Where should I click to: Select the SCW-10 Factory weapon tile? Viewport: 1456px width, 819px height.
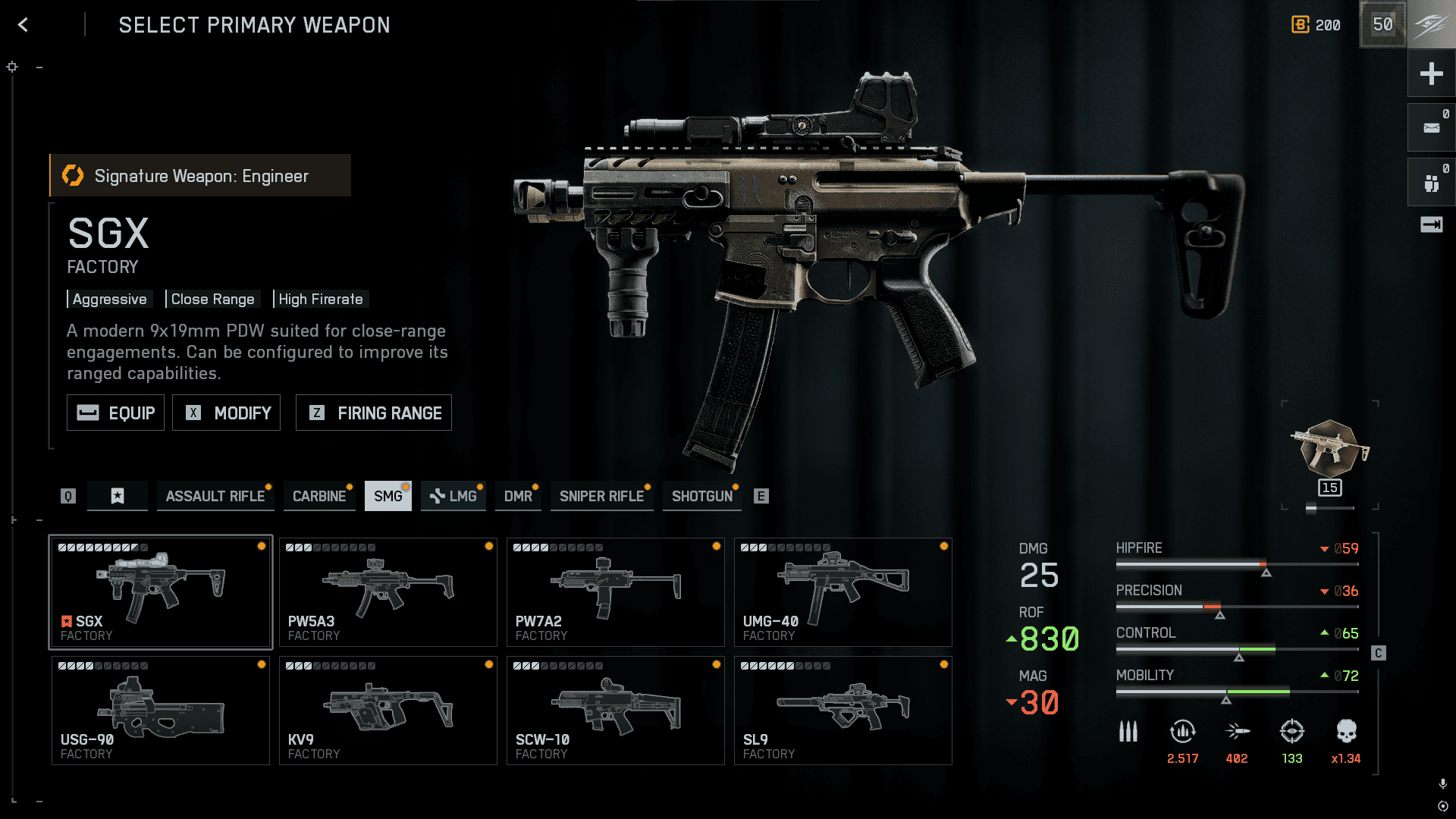tap(615, 711)
